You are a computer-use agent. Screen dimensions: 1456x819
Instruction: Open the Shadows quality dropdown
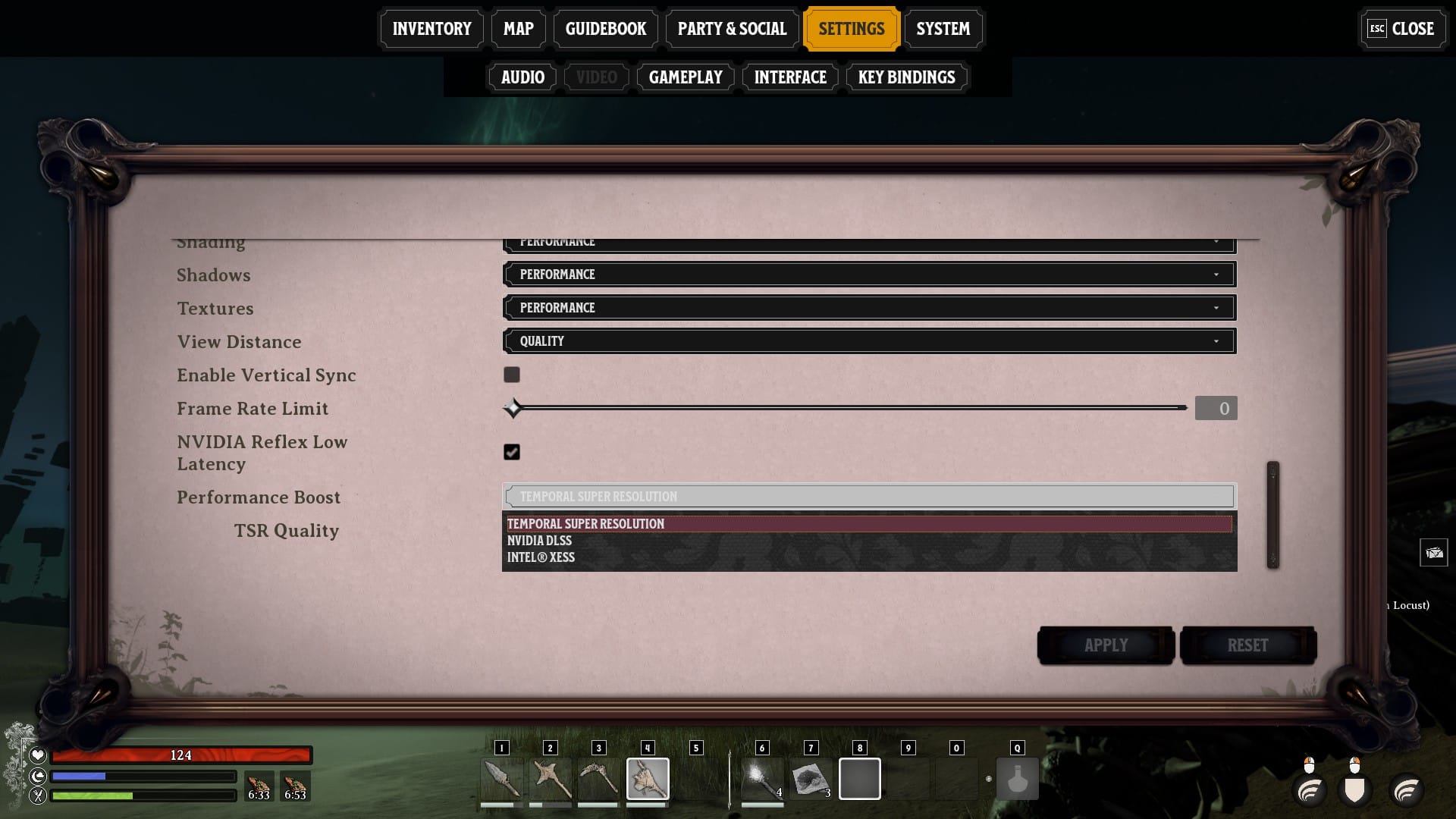[868, 274]
